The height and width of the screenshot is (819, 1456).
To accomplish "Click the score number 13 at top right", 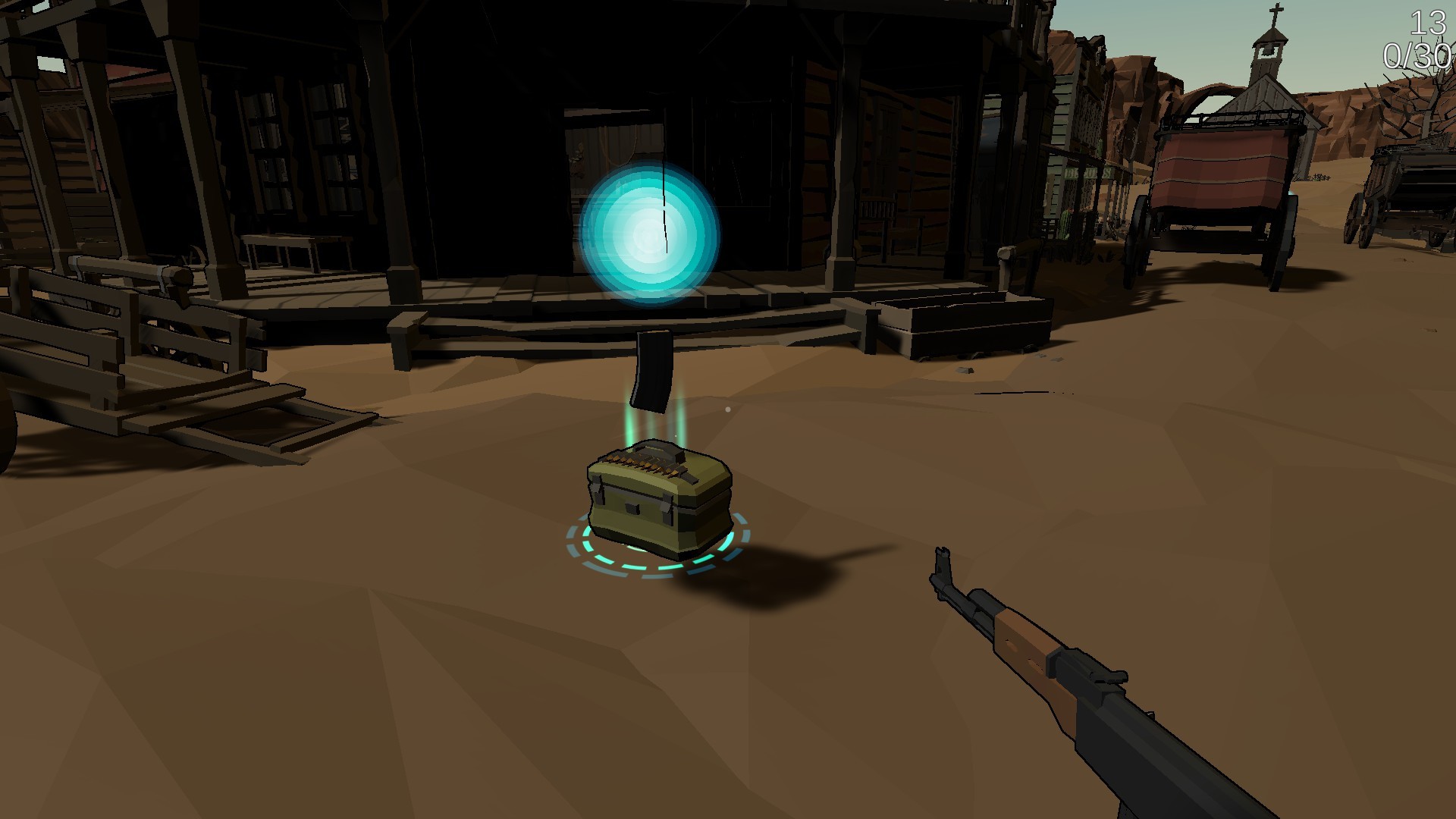I will 1429,23.
